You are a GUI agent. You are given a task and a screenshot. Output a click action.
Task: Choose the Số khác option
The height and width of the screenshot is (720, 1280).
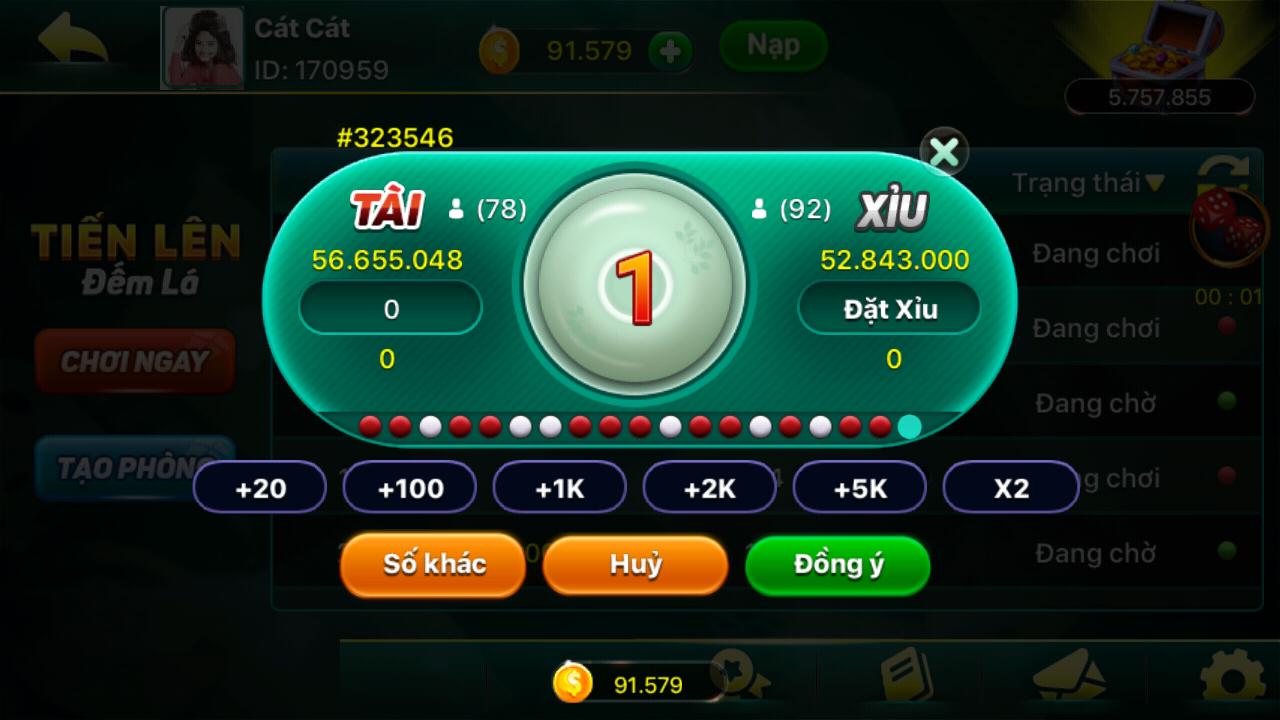click(433, 564)
